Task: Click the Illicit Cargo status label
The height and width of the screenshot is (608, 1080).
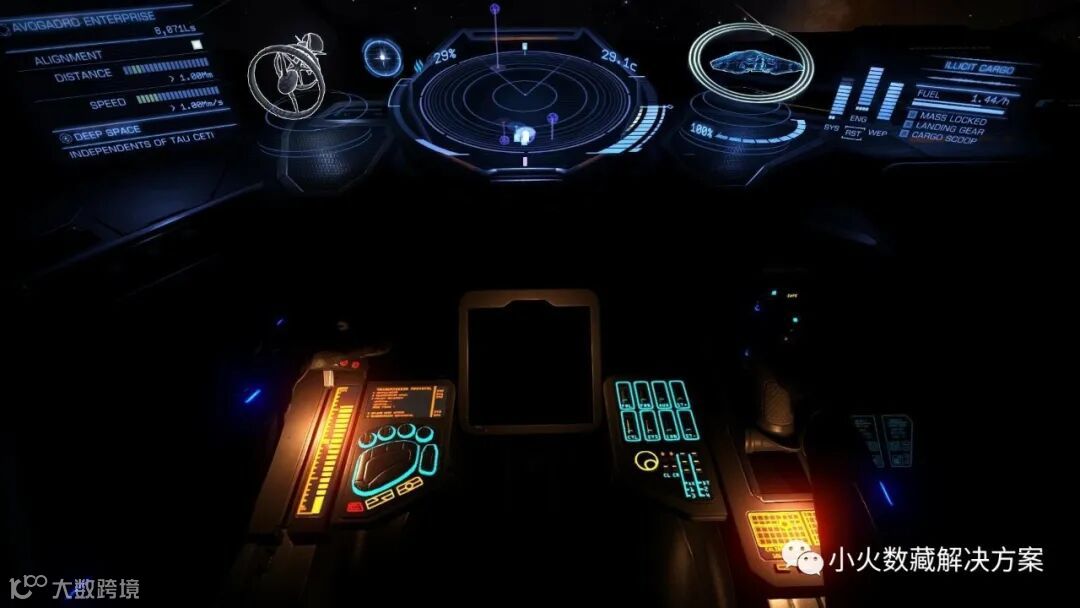Action: click(980, 68)
